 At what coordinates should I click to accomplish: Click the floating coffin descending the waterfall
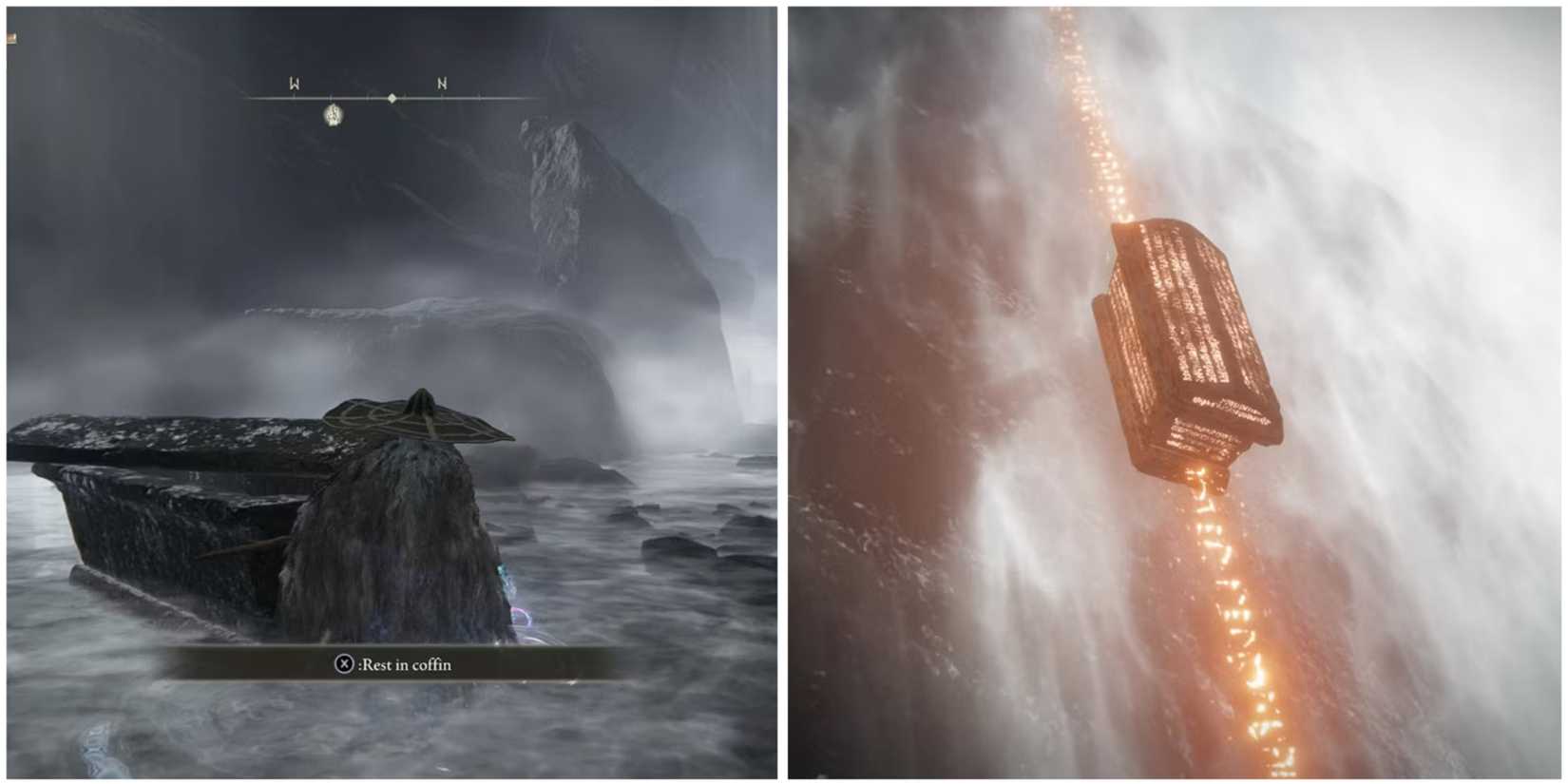1183,337
